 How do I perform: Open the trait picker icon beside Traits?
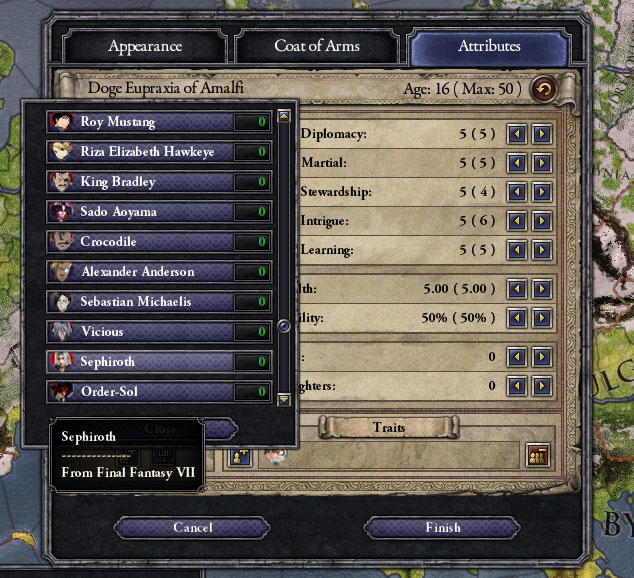(538, 454)
